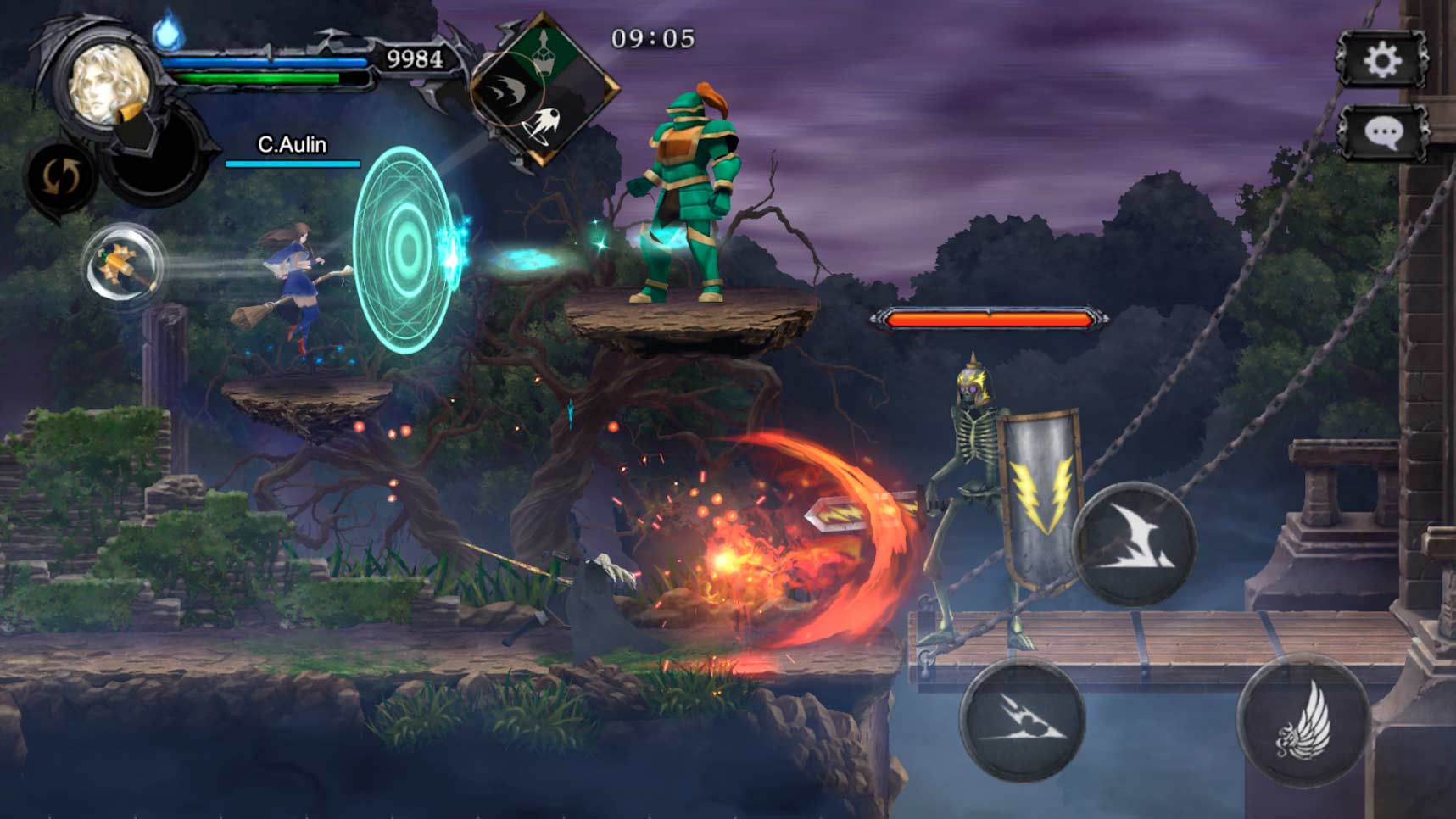Open the gear settings menu
This screenshot has height=819, width=1456.
pyautogui.click(x=1381, y=60)
